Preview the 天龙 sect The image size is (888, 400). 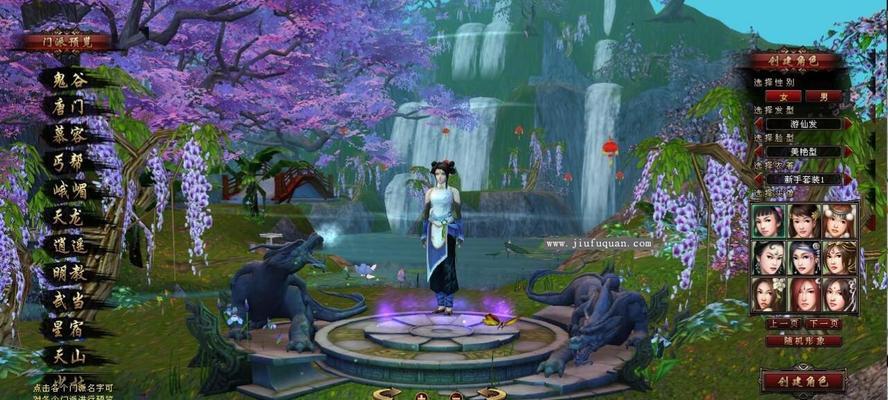click(68, 215)
